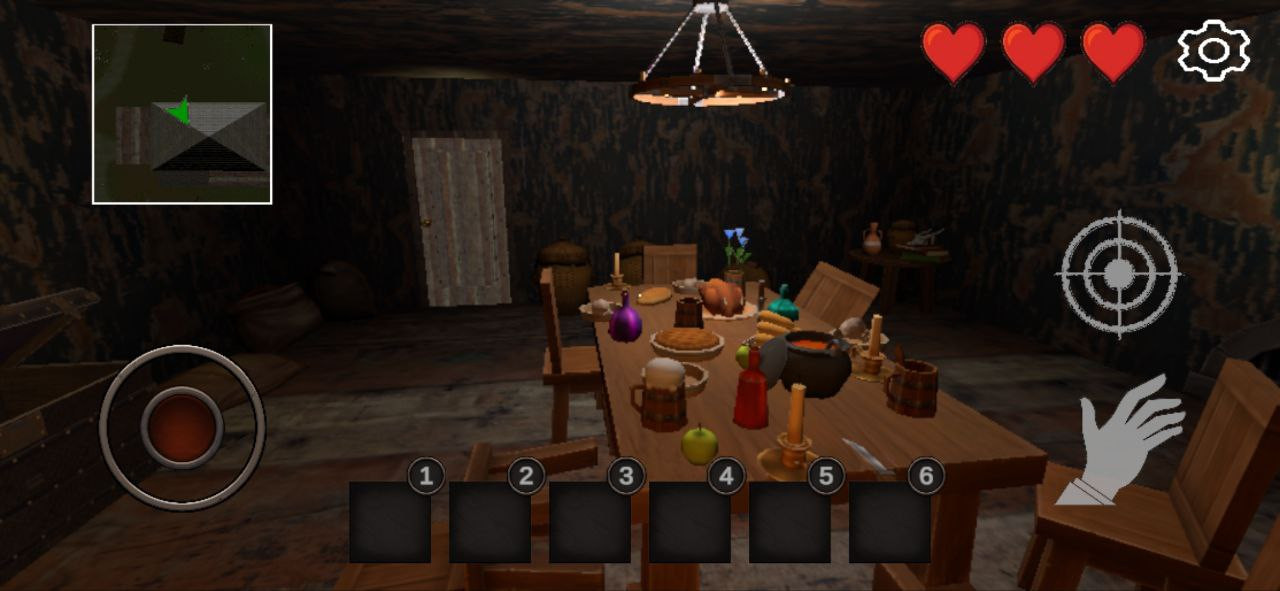
Task: Choose inventory slot number 6
Action: point(890,522)
